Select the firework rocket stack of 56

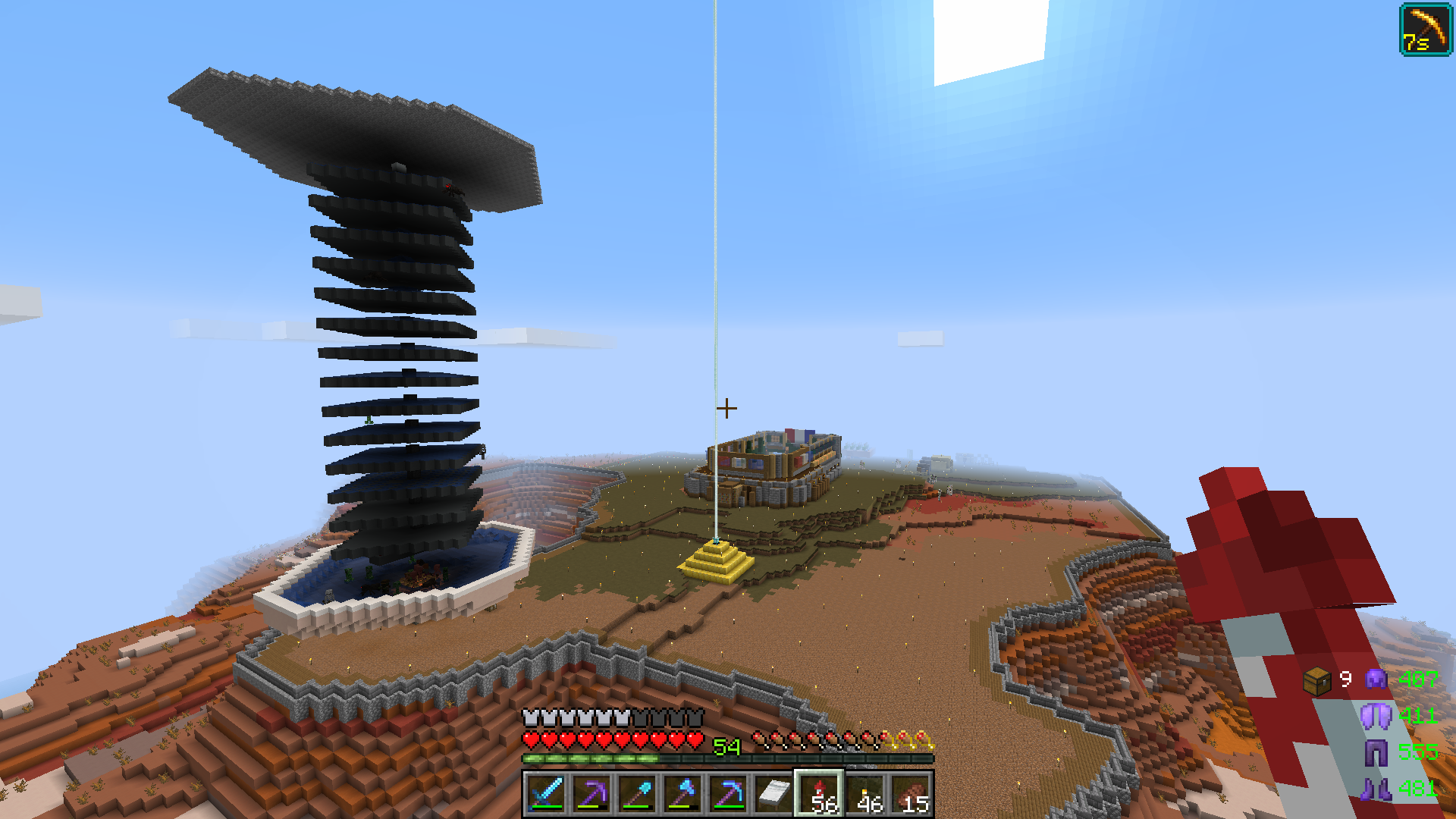(819, 793)
